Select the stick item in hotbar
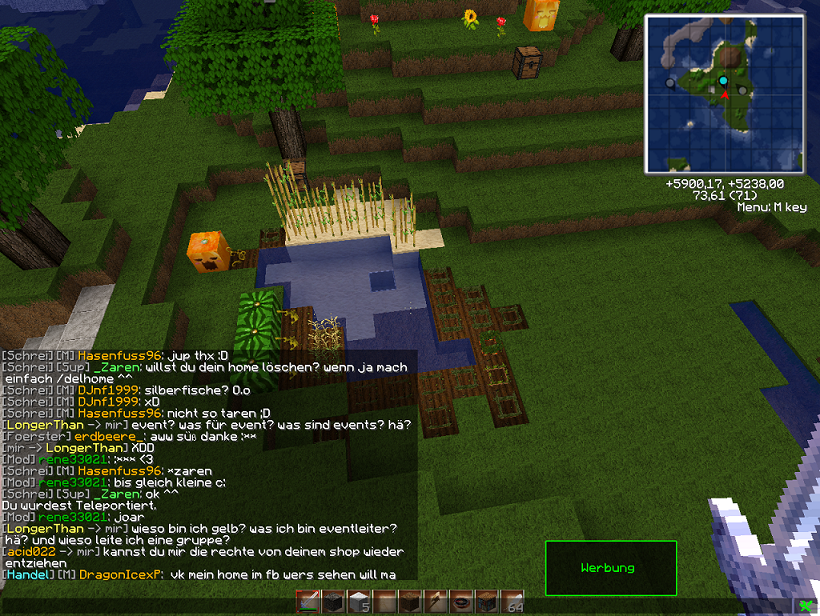This screenshot has height=616, width=820. pyautogui.click(x=436, y=602)
